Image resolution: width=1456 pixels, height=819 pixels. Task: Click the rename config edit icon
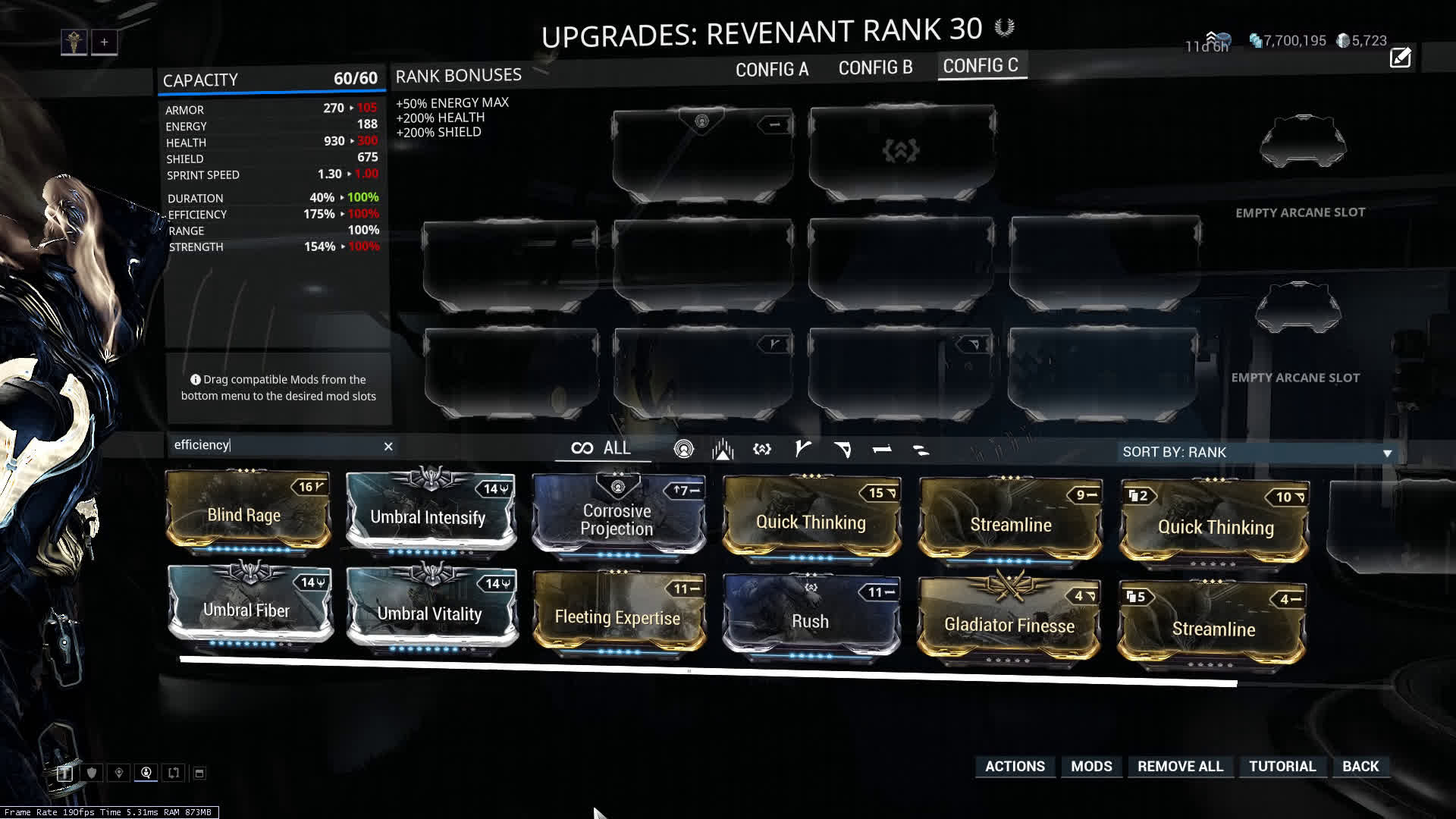(1400, 58)
